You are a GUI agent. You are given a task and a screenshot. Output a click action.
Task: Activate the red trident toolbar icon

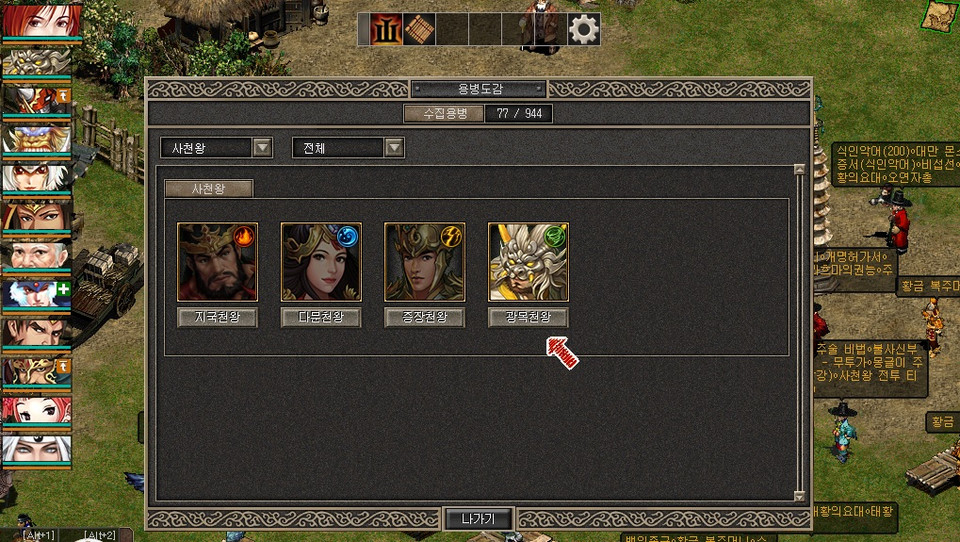(x=386, y=30)
